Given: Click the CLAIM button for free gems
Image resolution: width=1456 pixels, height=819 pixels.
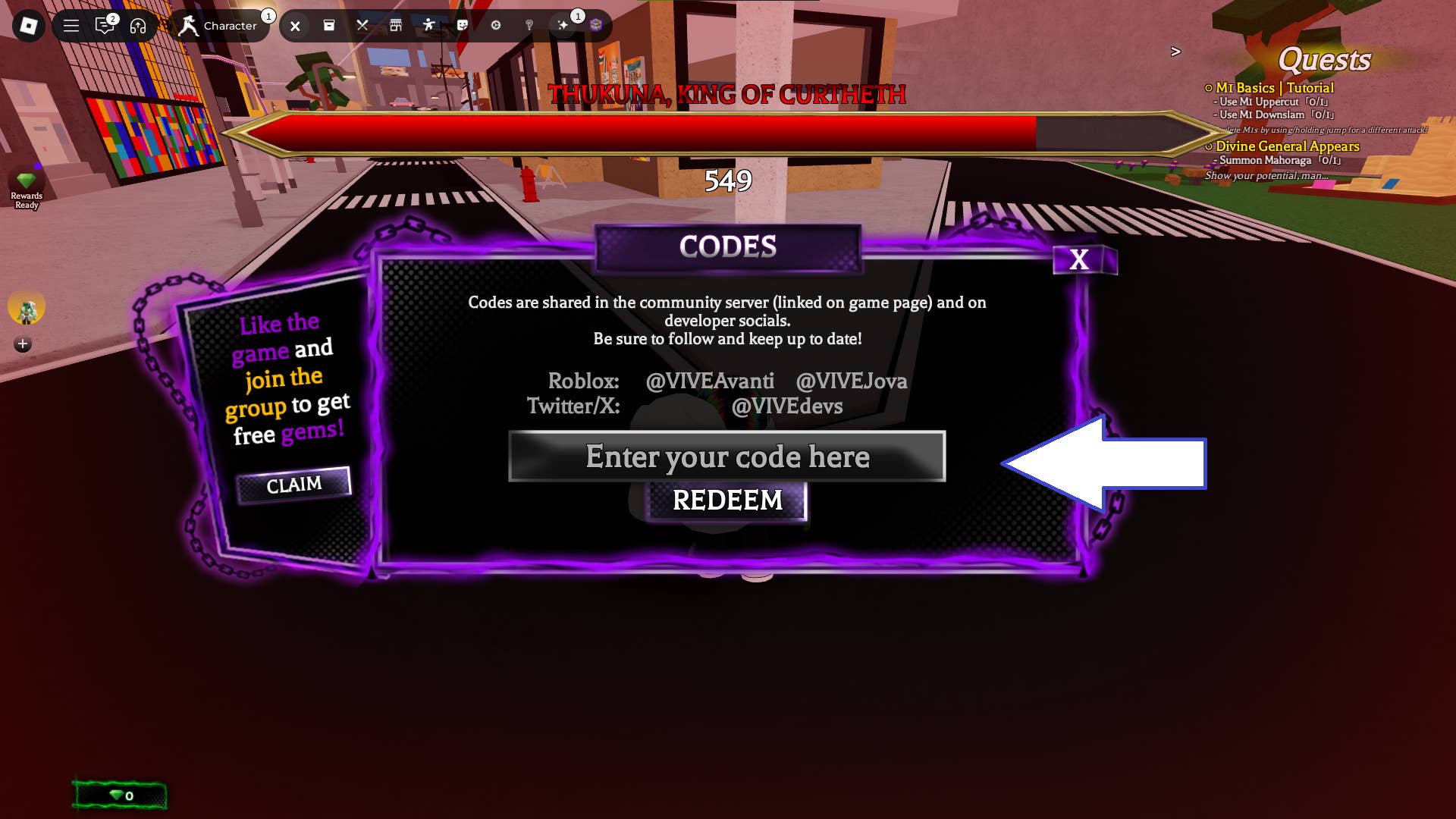Looking at the screenshot, I should [294, 483].
